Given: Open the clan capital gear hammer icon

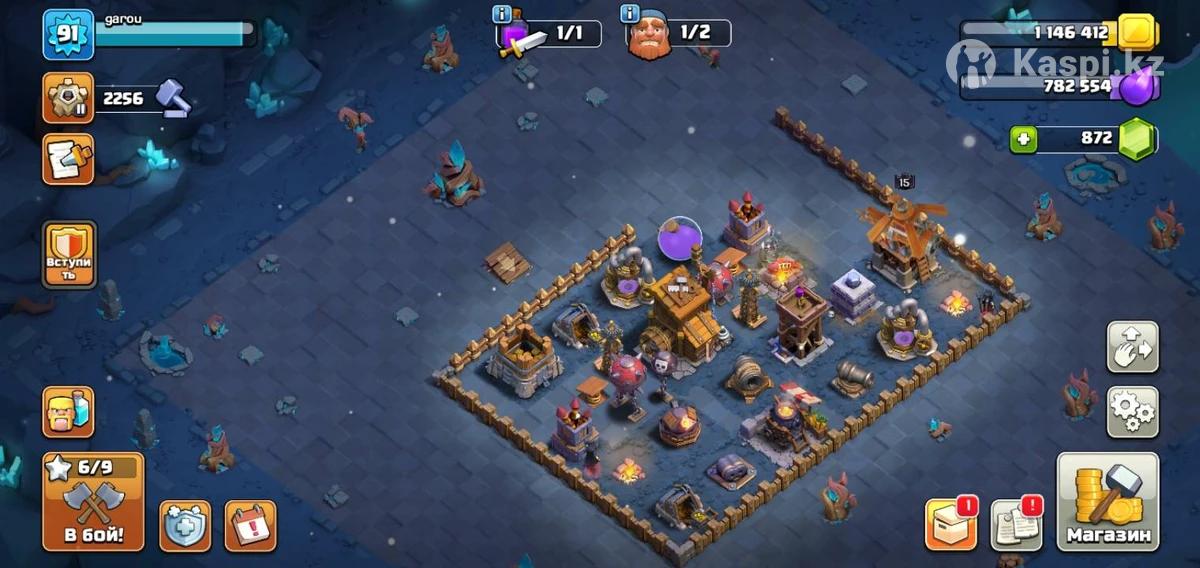Looking at the screenshot, I should coord(68,98).
